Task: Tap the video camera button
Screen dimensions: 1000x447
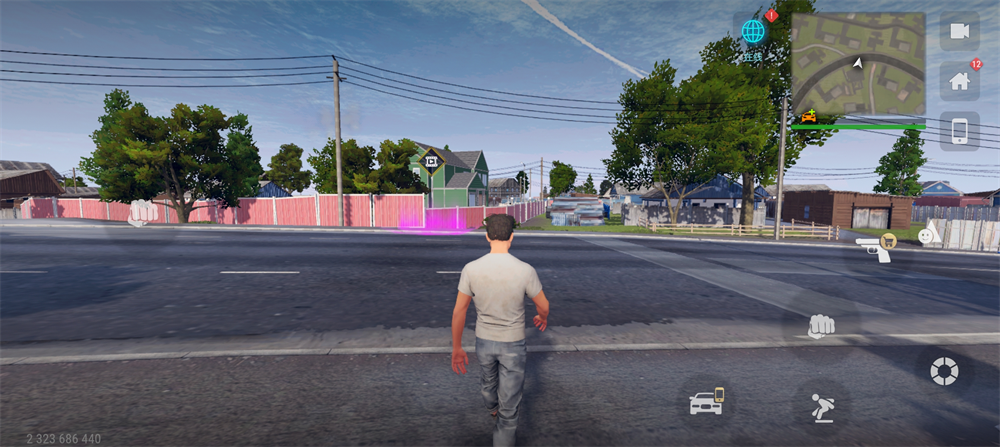Action: pos(959,31)
